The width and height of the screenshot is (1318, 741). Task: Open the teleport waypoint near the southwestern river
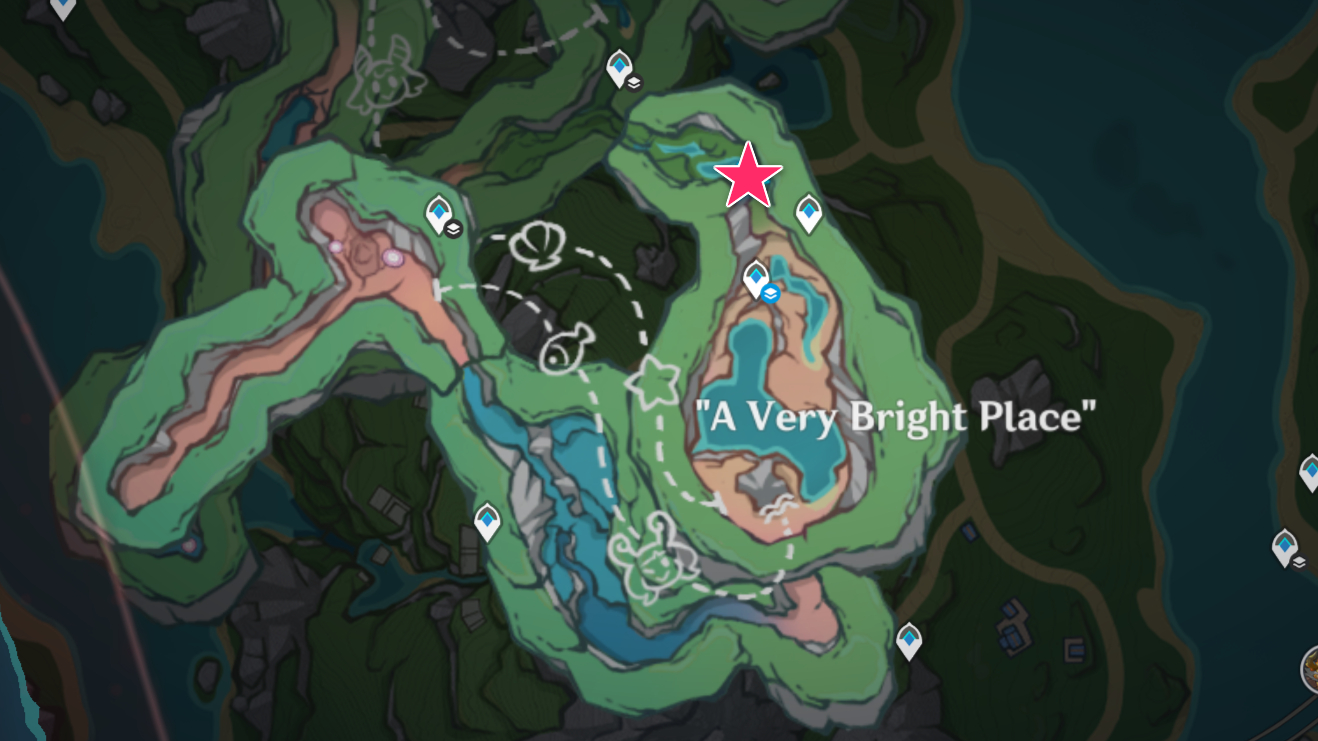click(487, 521)
